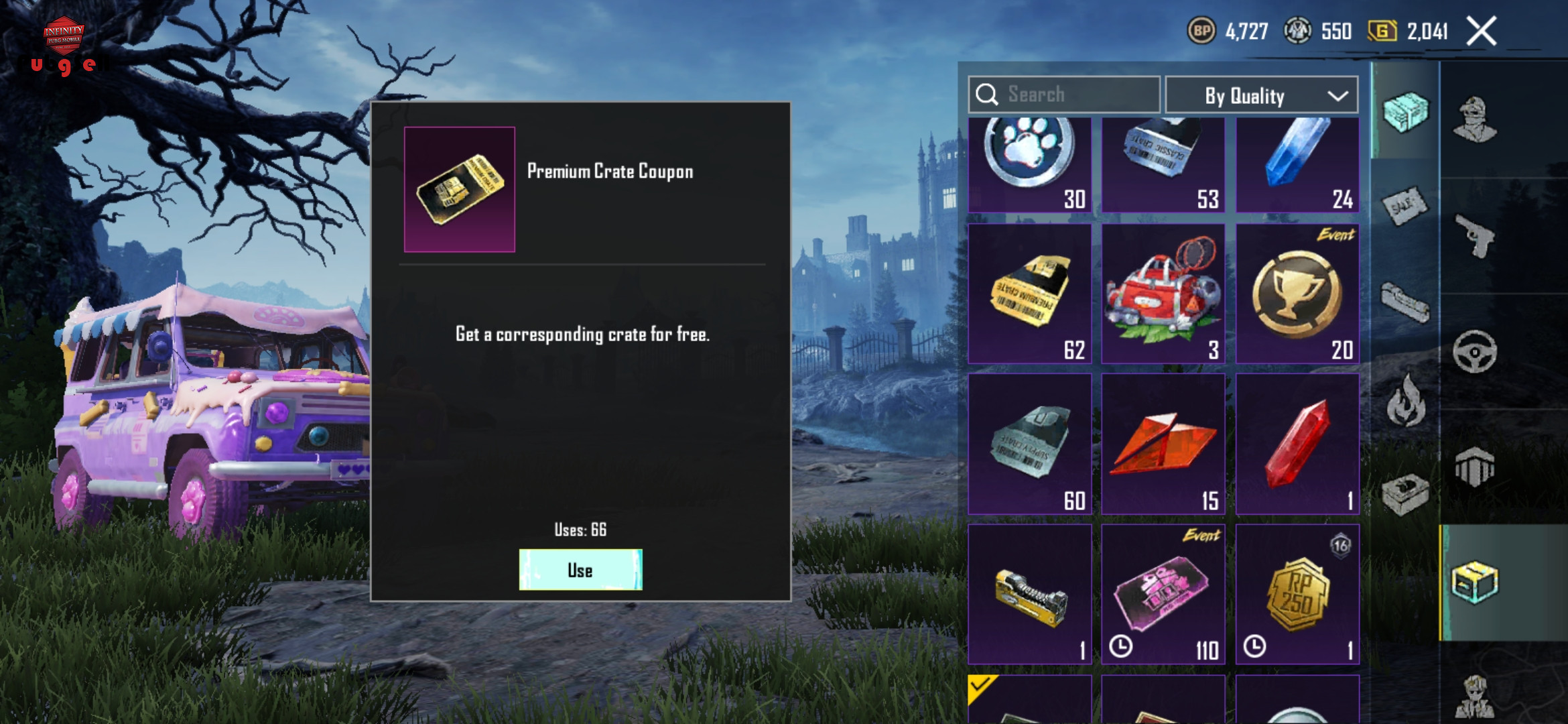Image resolution: width=1568 pixels, height=724 pixels.
Task: Select the RP 250 badge slot
Action: [1297, 594]
